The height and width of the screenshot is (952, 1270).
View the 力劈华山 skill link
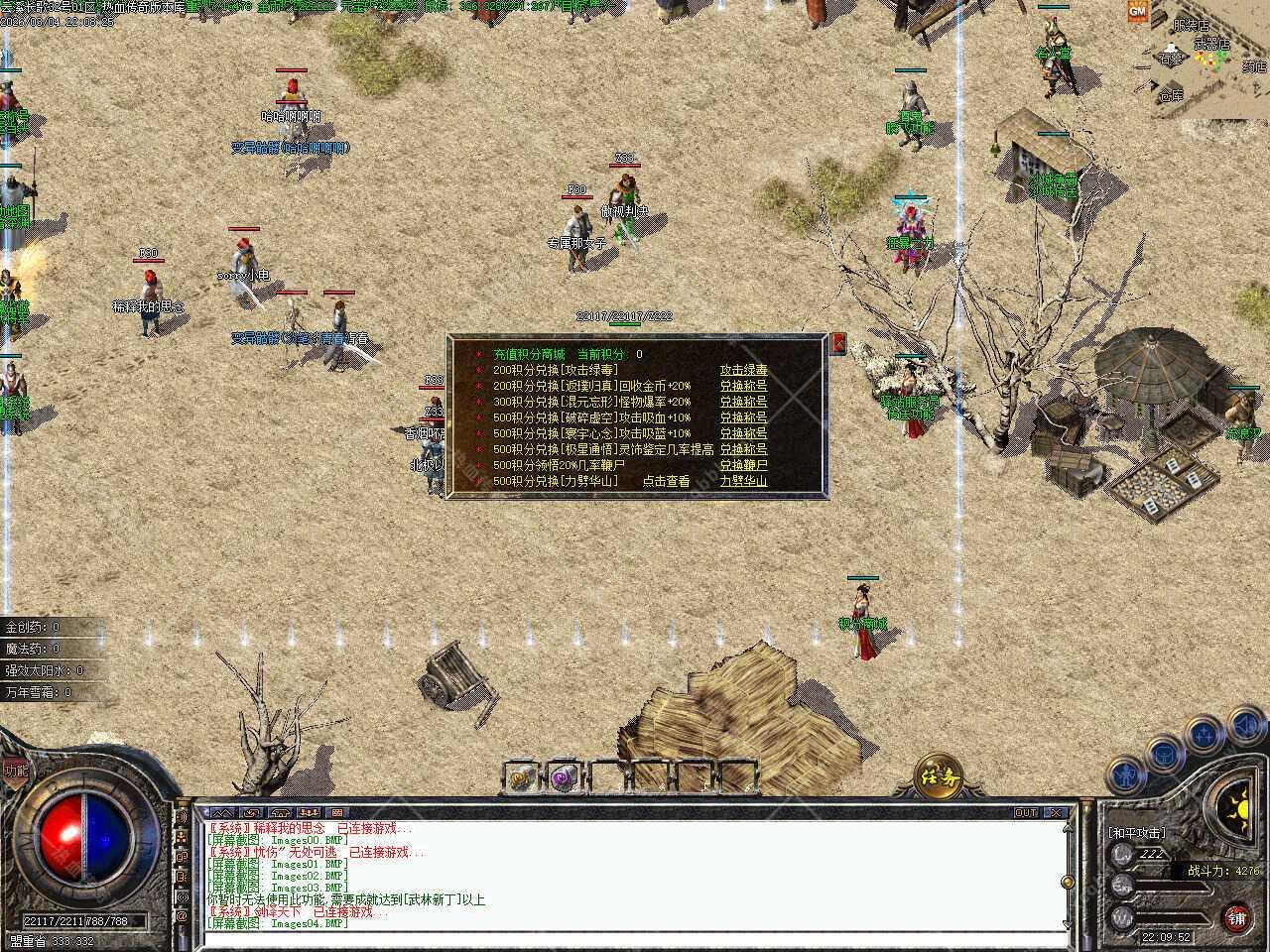743,481
